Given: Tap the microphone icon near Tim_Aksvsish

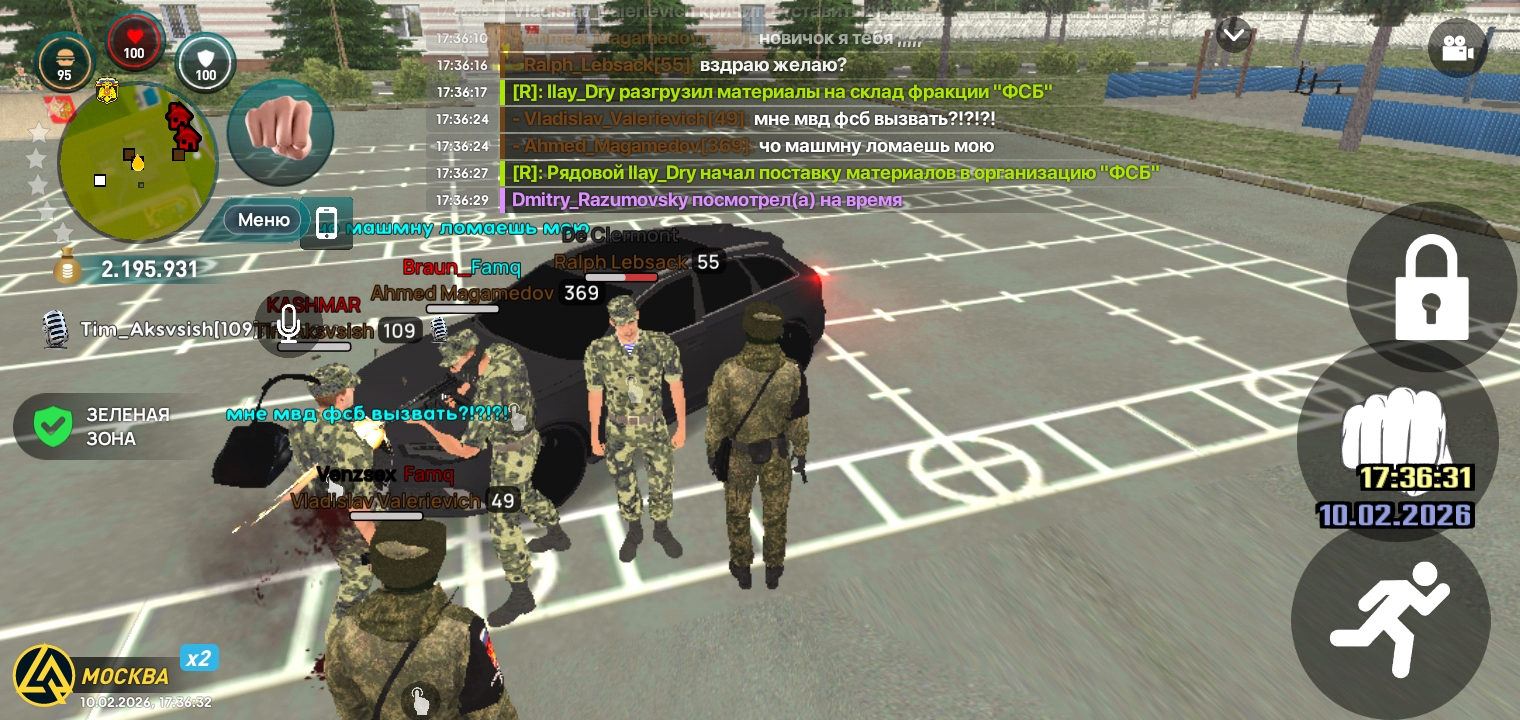Looking at the screenshot, I should pyautogui.click(x=56, y=330).
